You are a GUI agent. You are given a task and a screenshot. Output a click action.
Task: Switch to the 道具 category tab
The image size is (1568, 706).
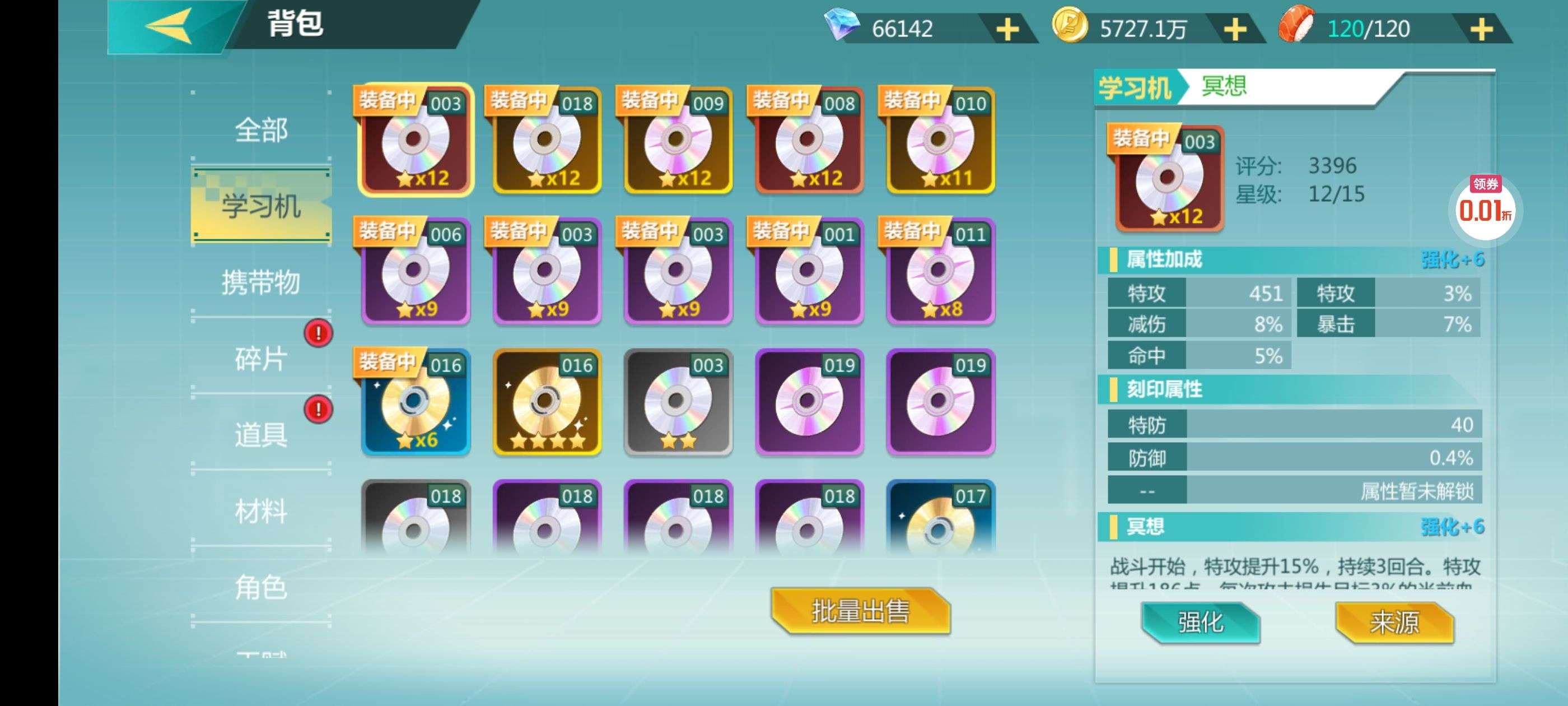pyautogui.click(x=261, y=435)
